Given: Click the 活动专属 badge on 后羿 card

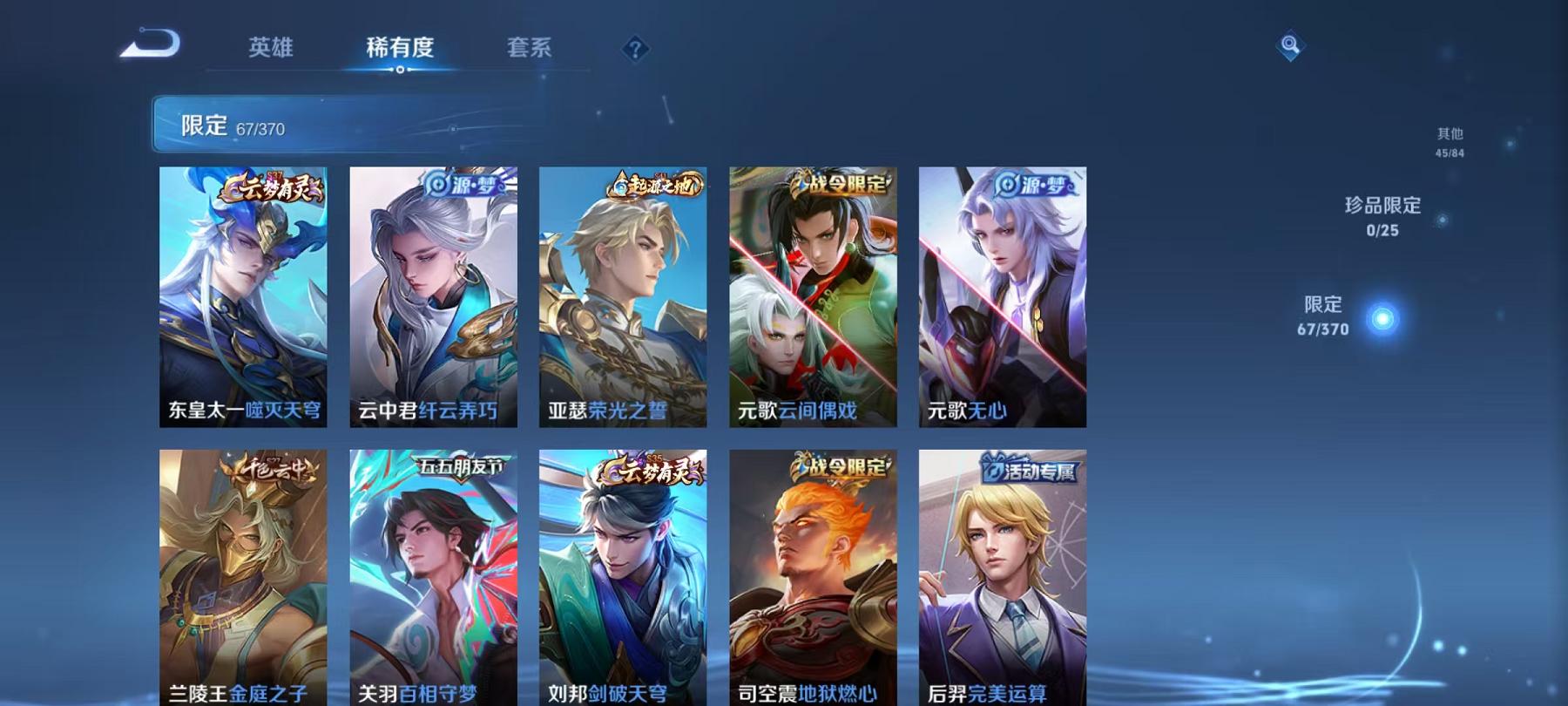Looking at the screenshot, I should 1031,468.
